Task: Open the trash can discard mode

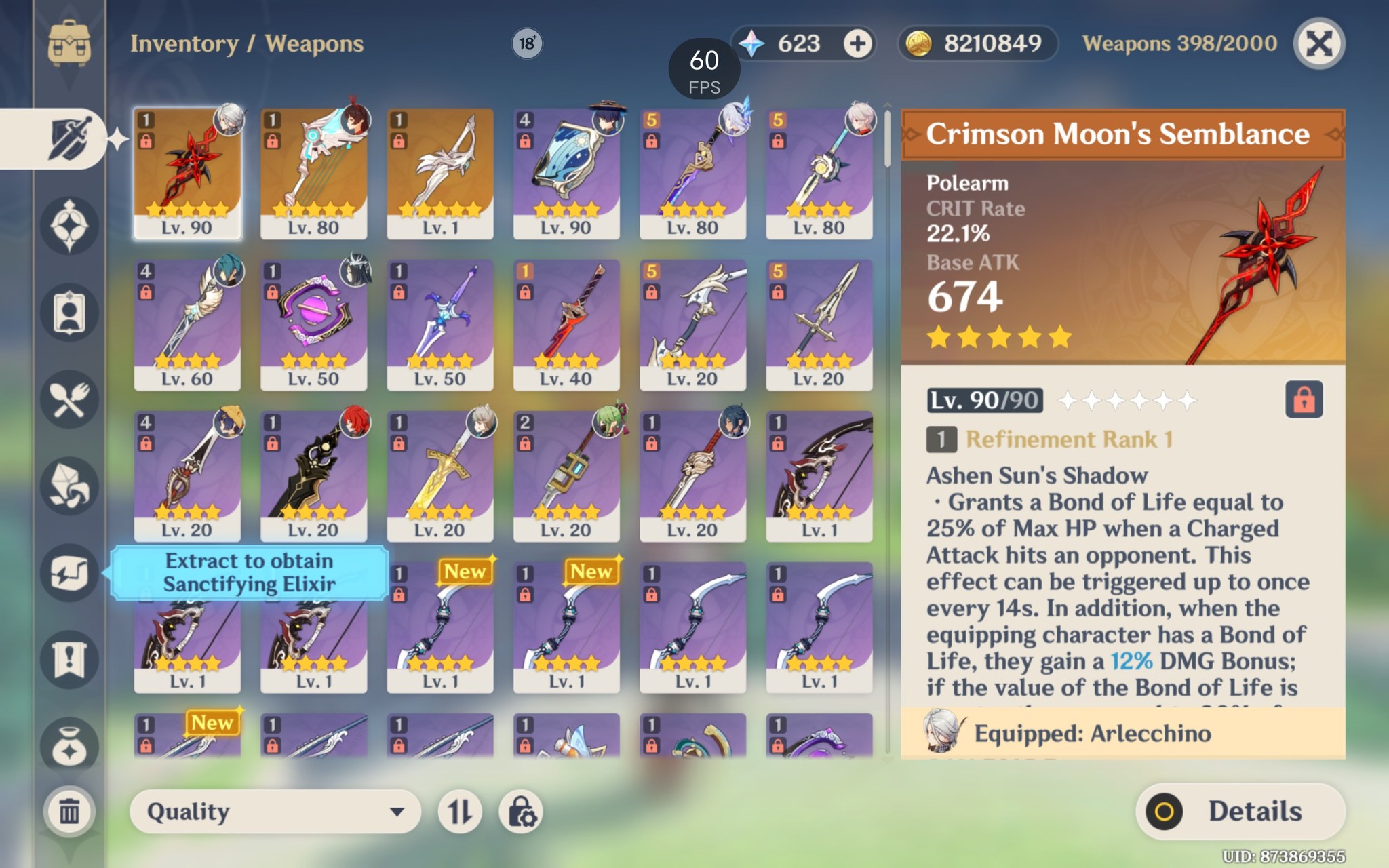Action: tap(69, 811)
